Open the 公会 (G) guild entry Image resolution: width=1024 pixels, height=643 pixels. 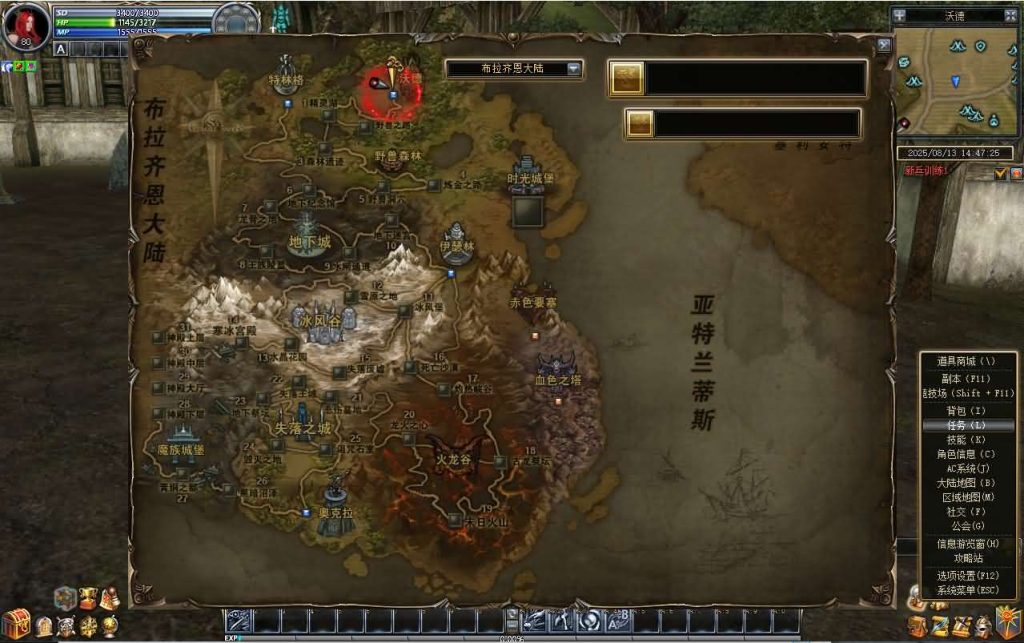point(967,526)
